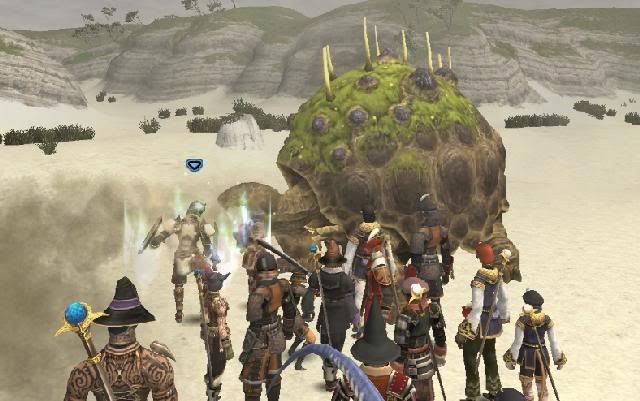Click the blue arrow target marker

pyautogui.click(x=194, y=165)
